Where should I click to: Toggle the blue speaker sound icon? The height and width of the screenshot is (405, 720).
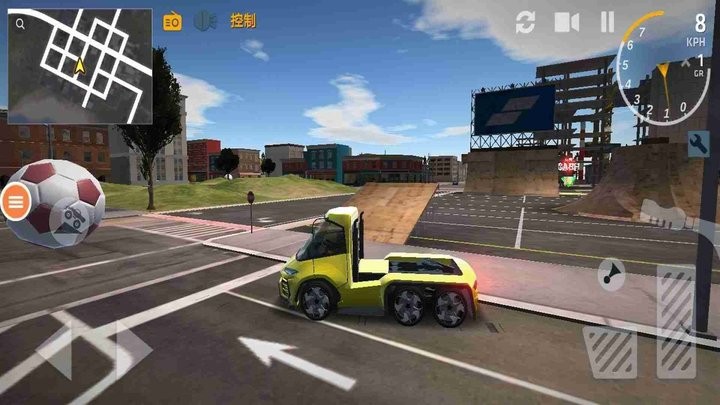205,20
